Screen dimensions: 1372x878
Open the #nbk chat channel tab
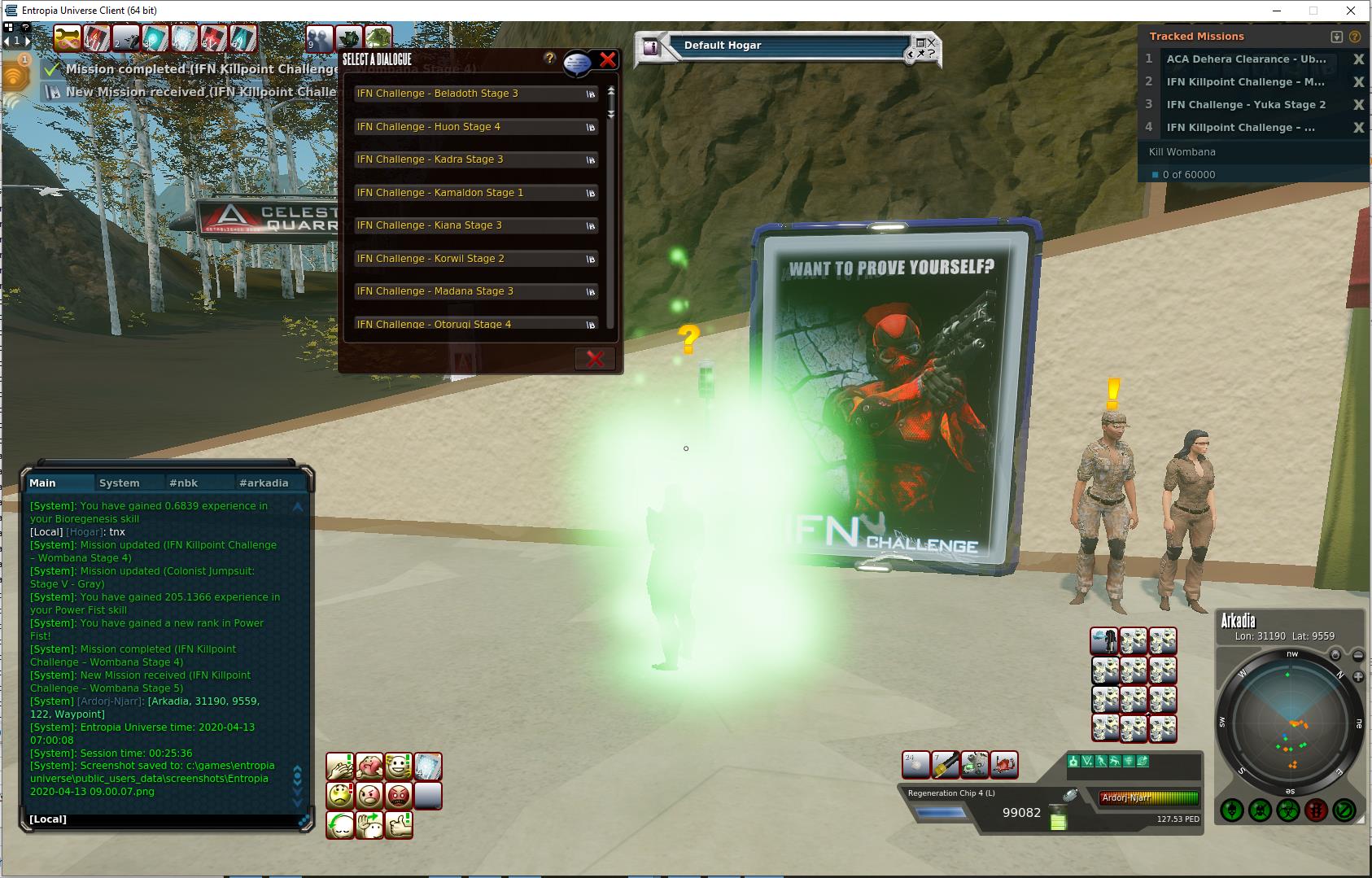183,483
